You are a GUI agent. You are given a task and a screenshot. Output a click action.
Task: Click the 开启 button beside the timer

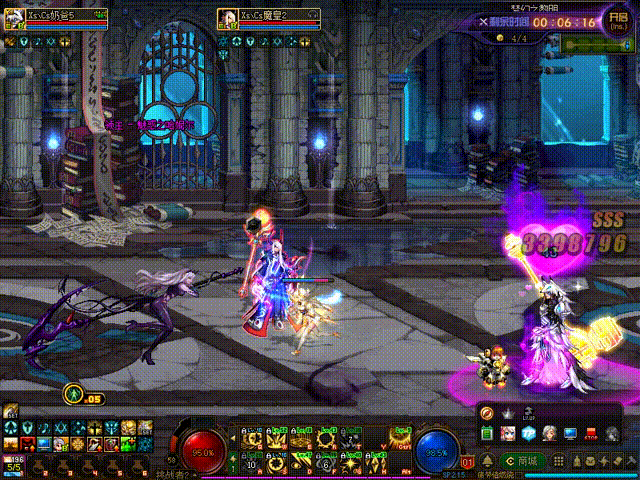(619, 21)
